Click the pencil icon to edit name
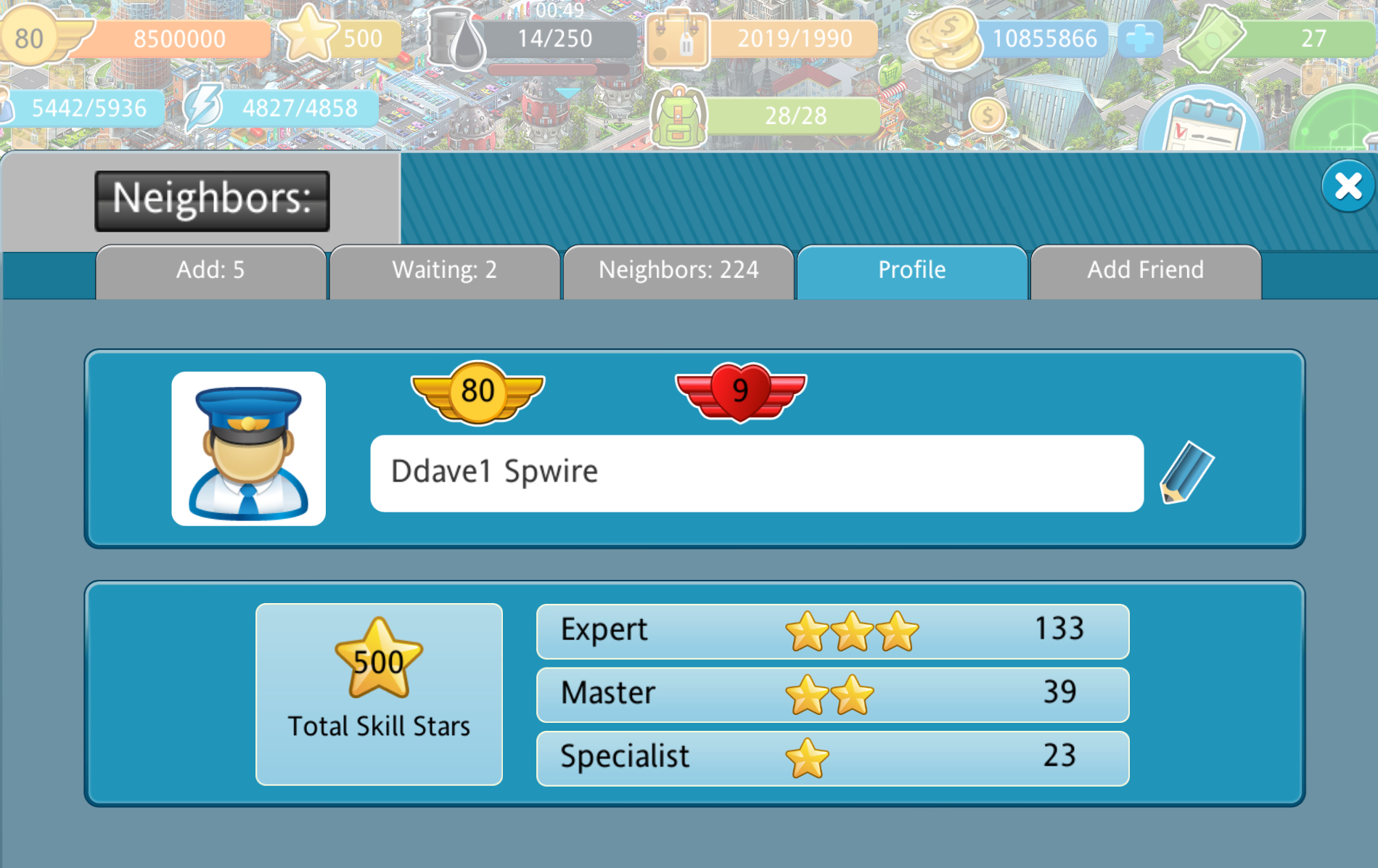Viewport: 1378px width, 868px height. point(1186,472)
